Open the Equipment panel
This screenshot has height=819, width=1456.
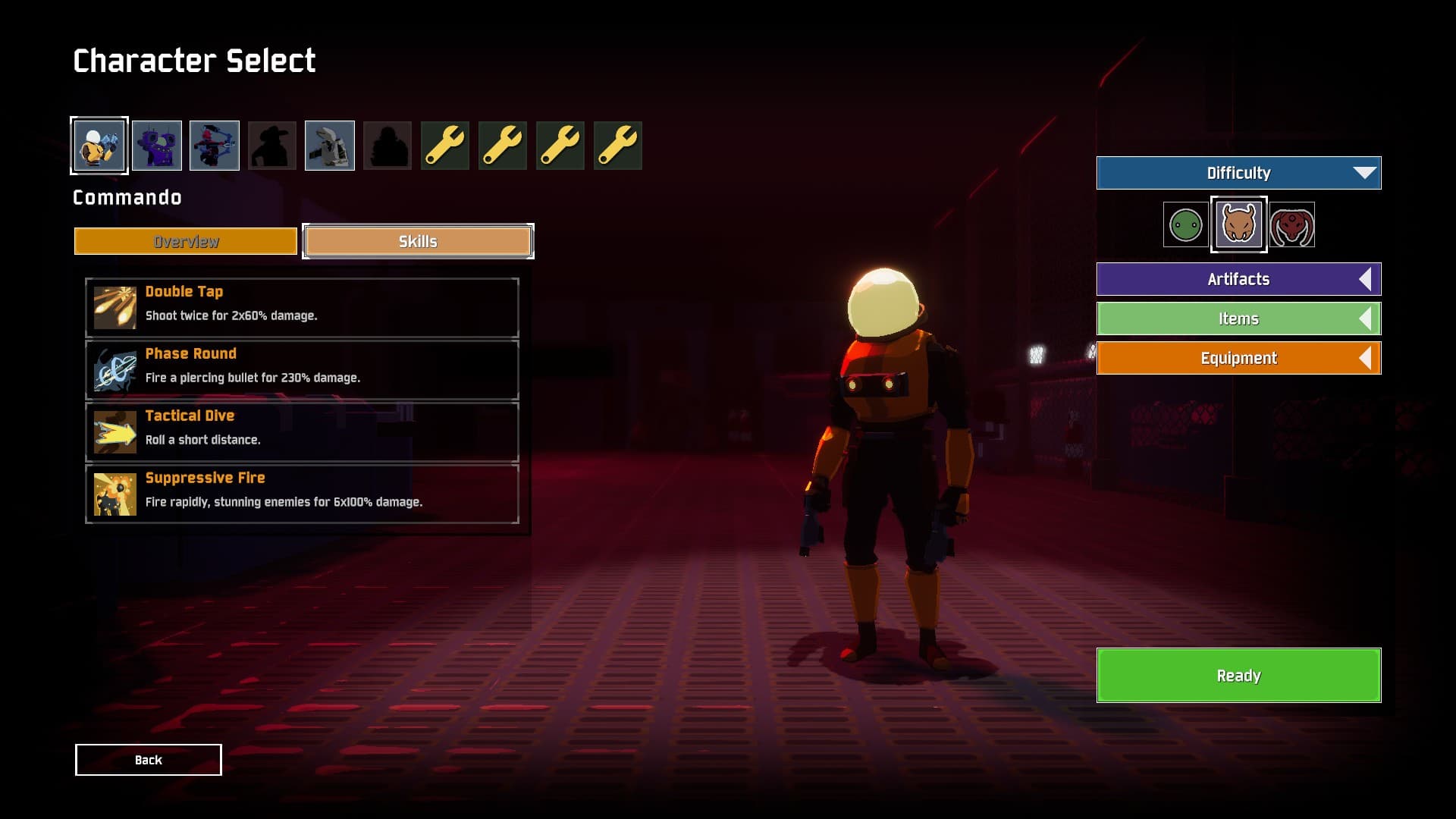point(1238,358)
